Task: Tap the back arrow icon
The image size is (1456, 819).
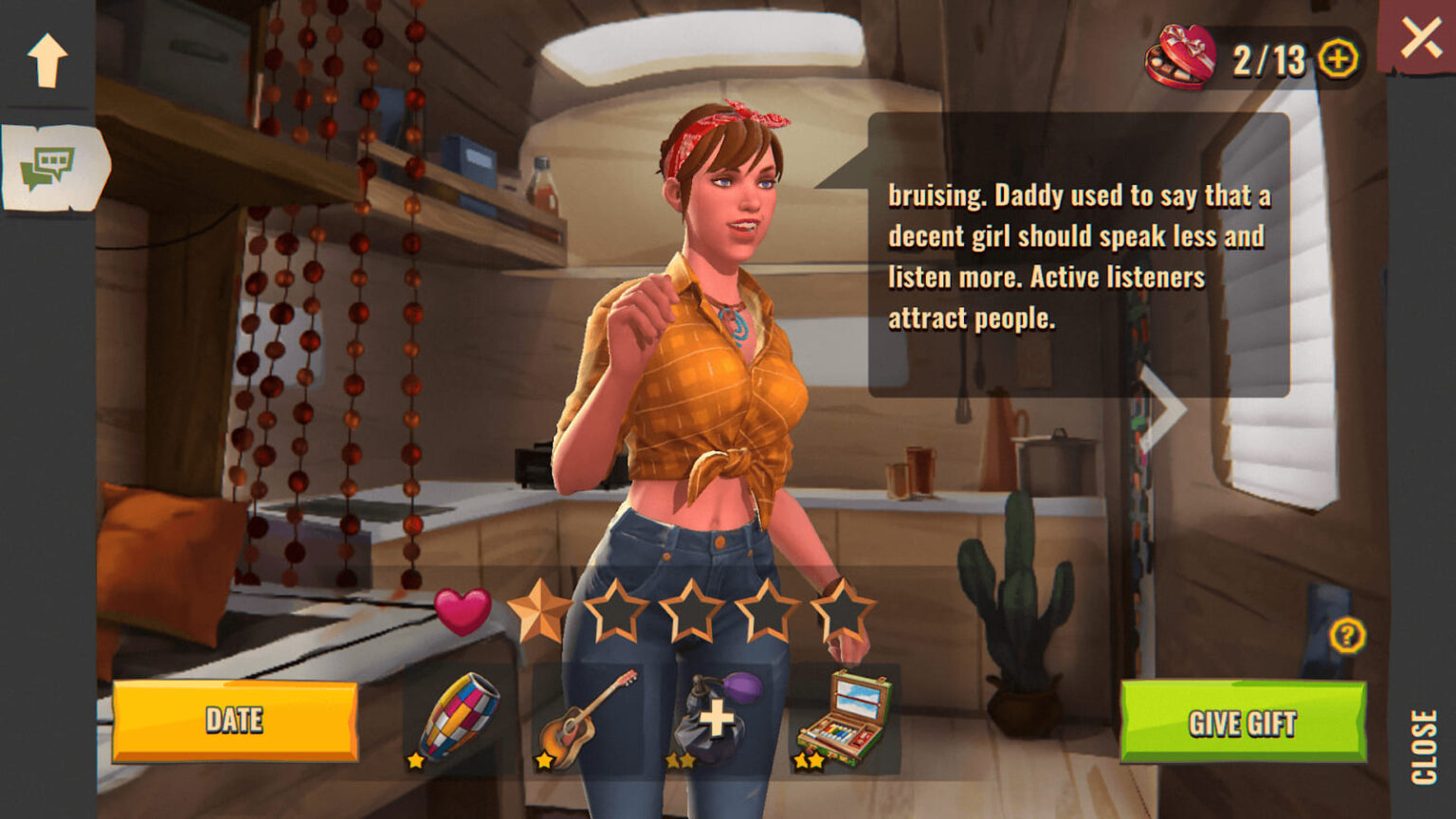Action: click(x=47, y=60)
